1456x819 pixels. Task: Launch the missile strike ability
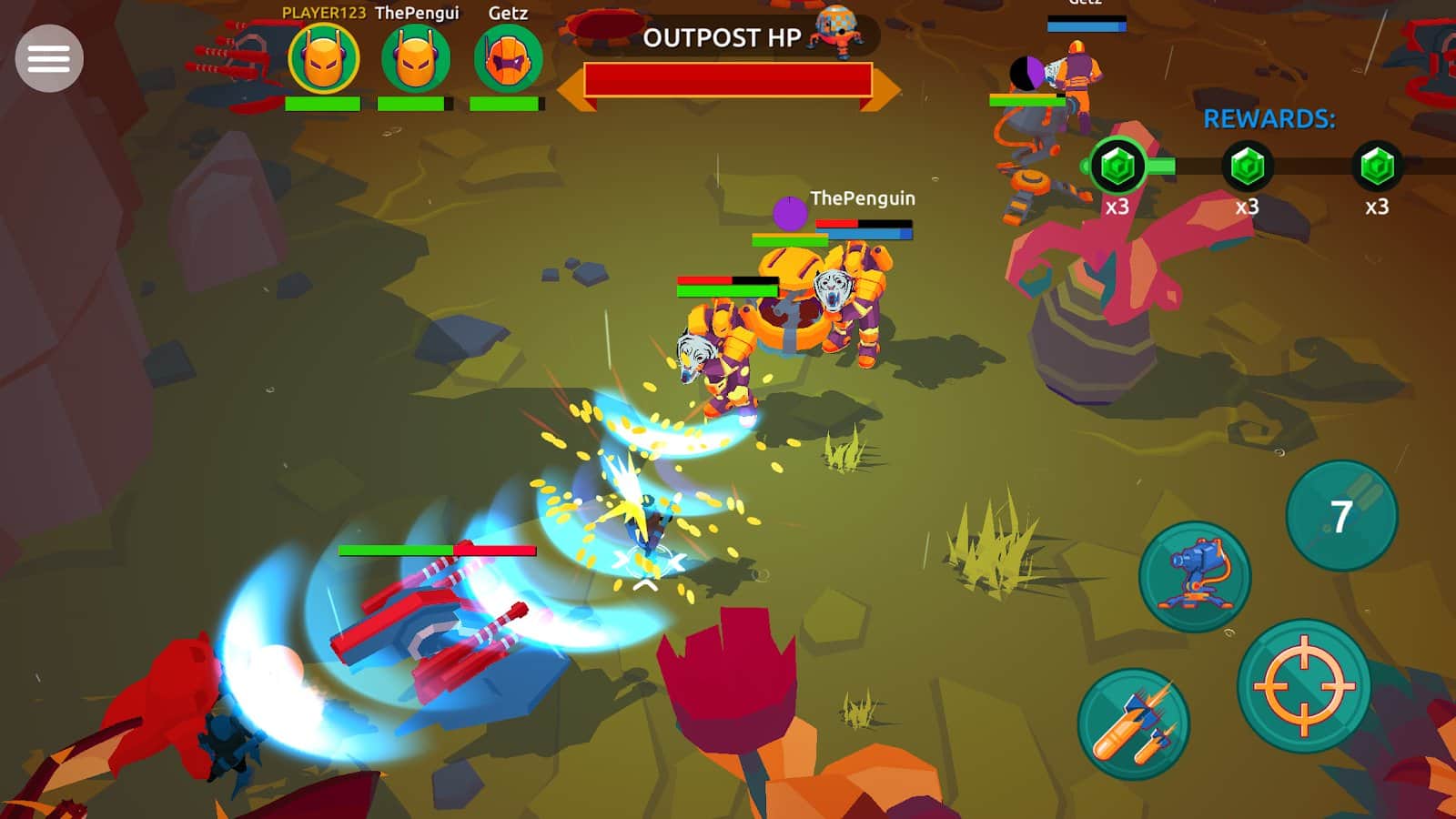1134,728
